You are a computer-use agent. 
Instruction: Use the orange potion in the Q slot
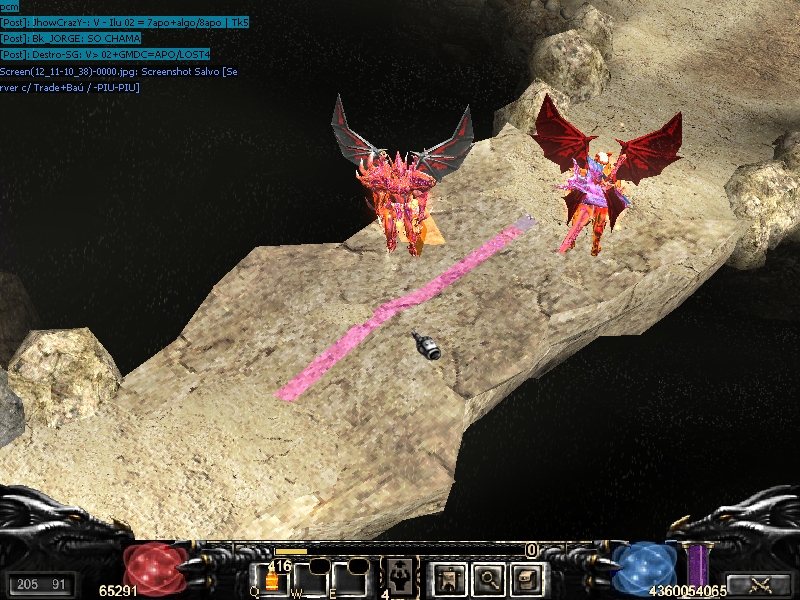270,579
